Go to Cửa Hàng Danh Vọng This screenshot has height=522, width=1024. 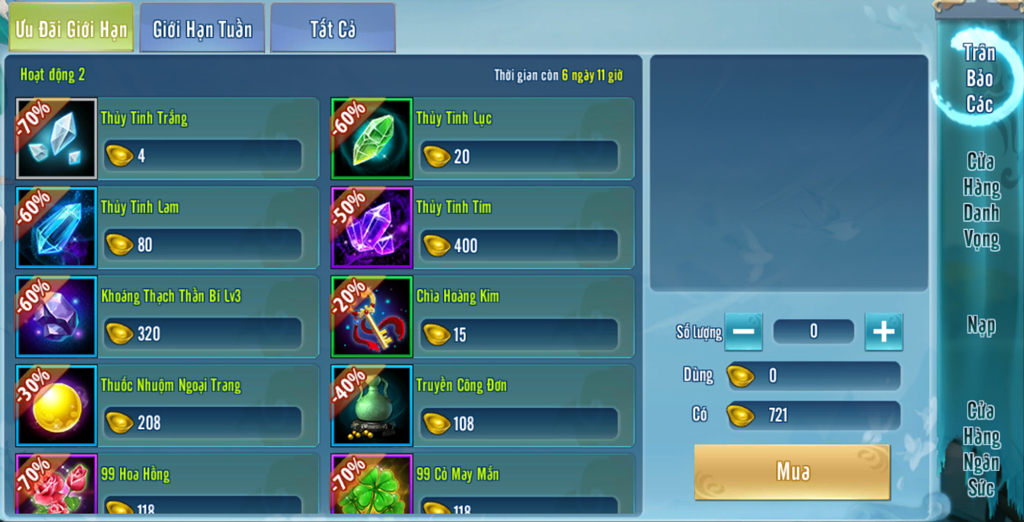981,200
